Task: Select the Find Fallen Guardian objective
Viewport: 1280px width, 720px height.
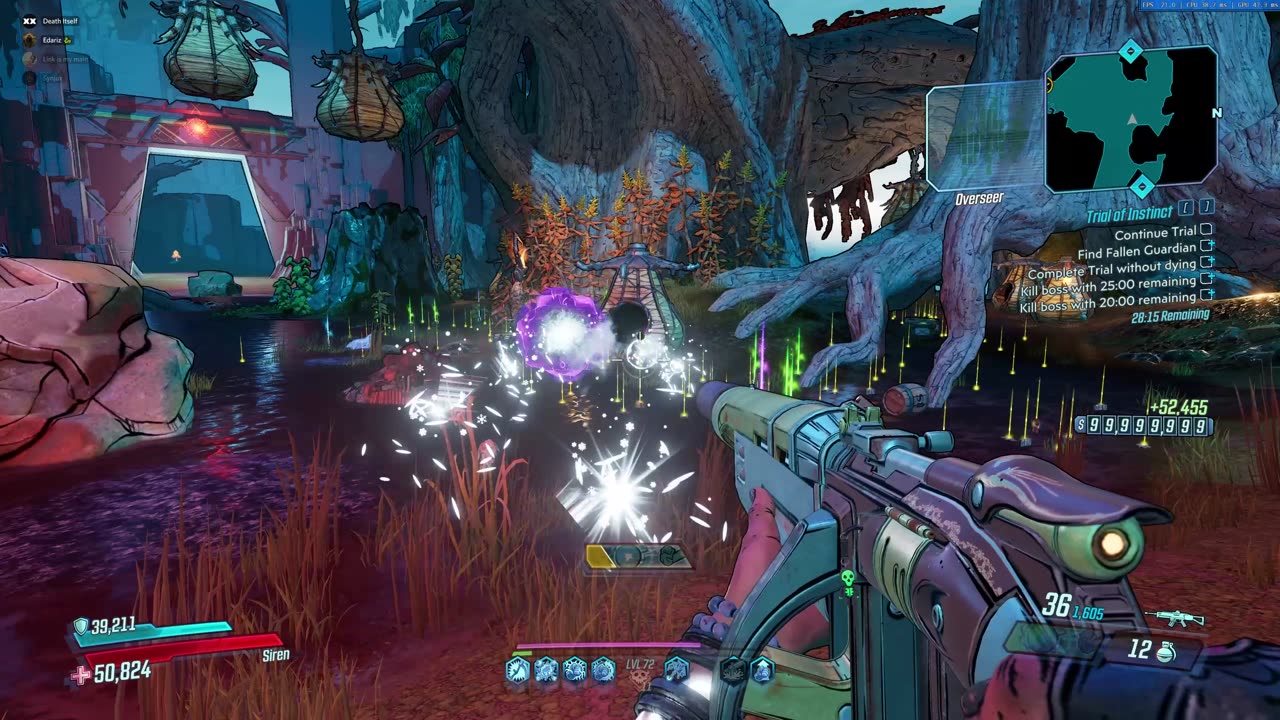Action: coord(1136,248)
